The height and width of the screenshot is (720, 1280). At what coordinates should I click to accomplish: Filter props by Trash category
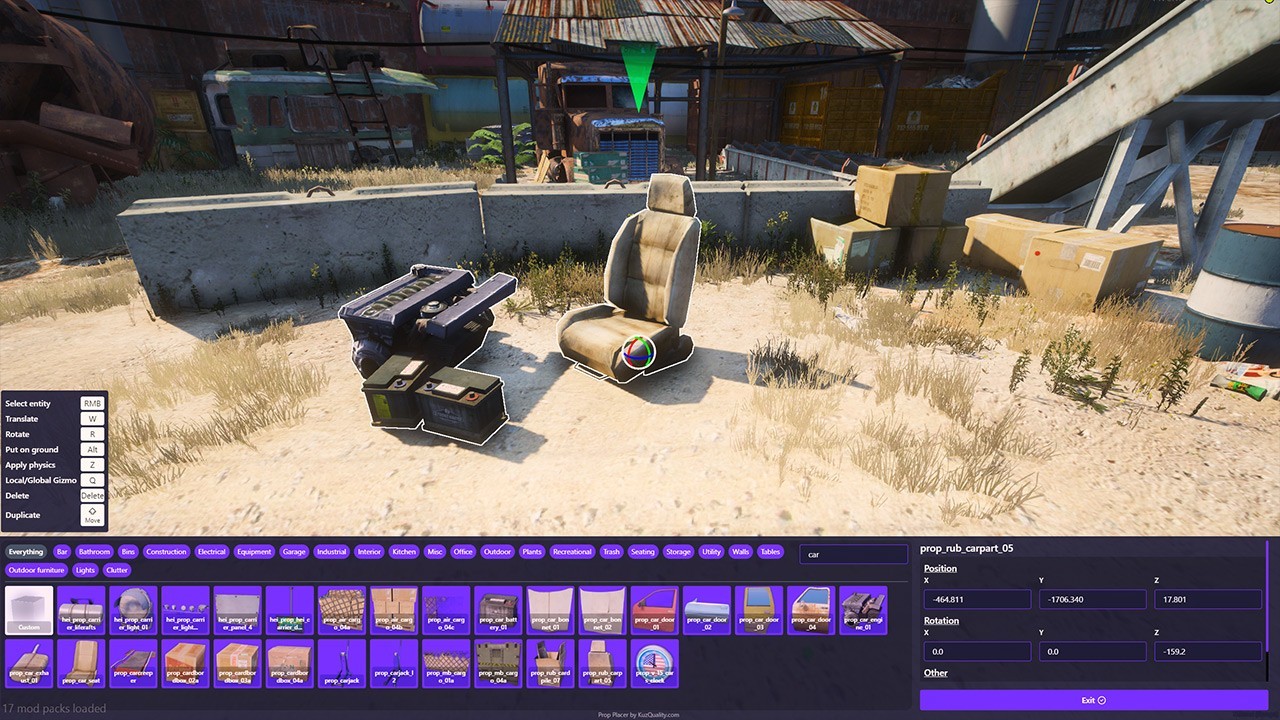[611, 552]
